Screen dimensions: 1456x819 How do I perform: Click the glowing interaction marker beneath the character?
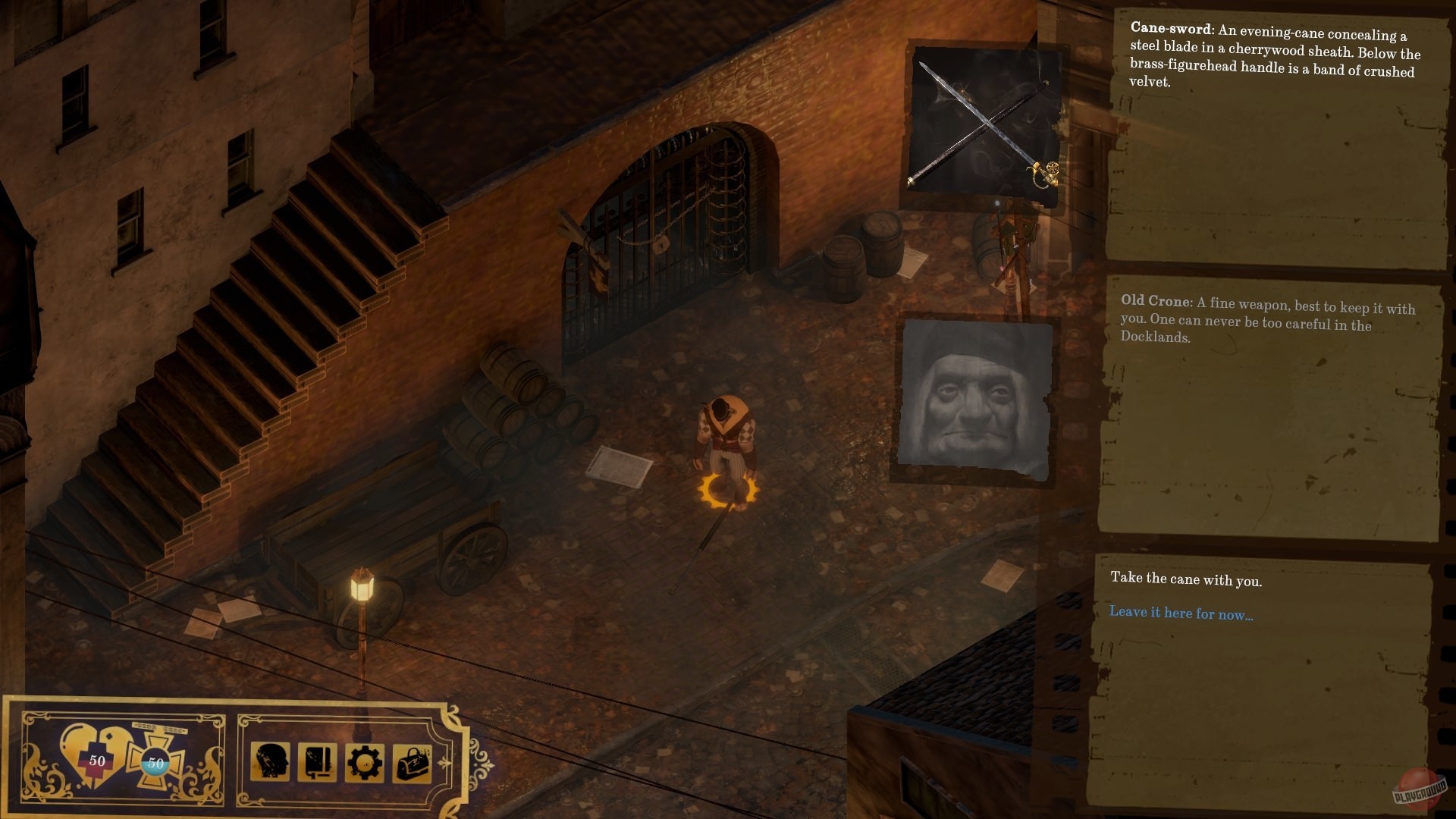coord(730,493)
